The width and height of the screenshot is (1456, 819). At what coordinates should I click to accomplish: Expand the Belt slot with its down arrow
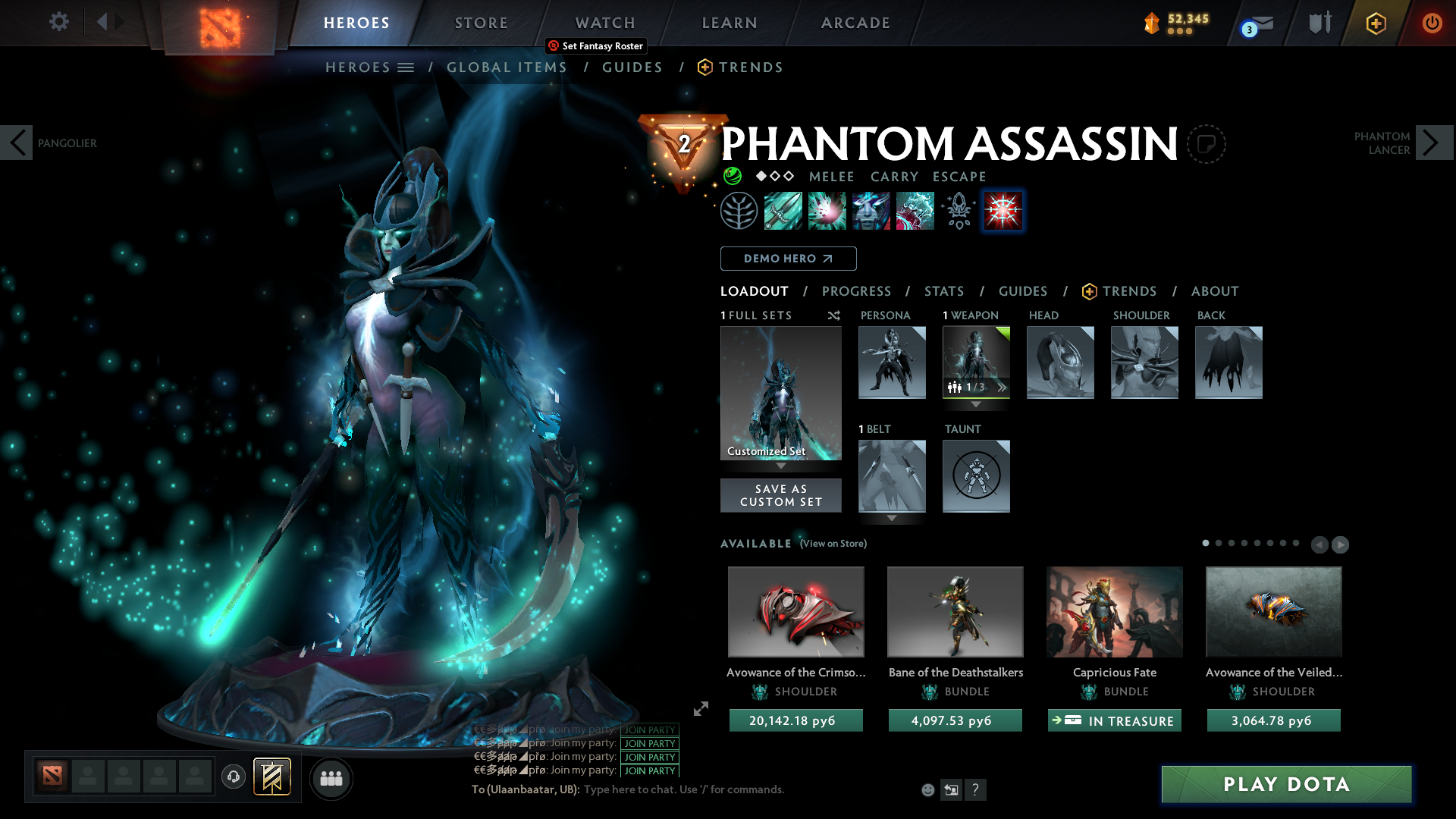(892, 519)
